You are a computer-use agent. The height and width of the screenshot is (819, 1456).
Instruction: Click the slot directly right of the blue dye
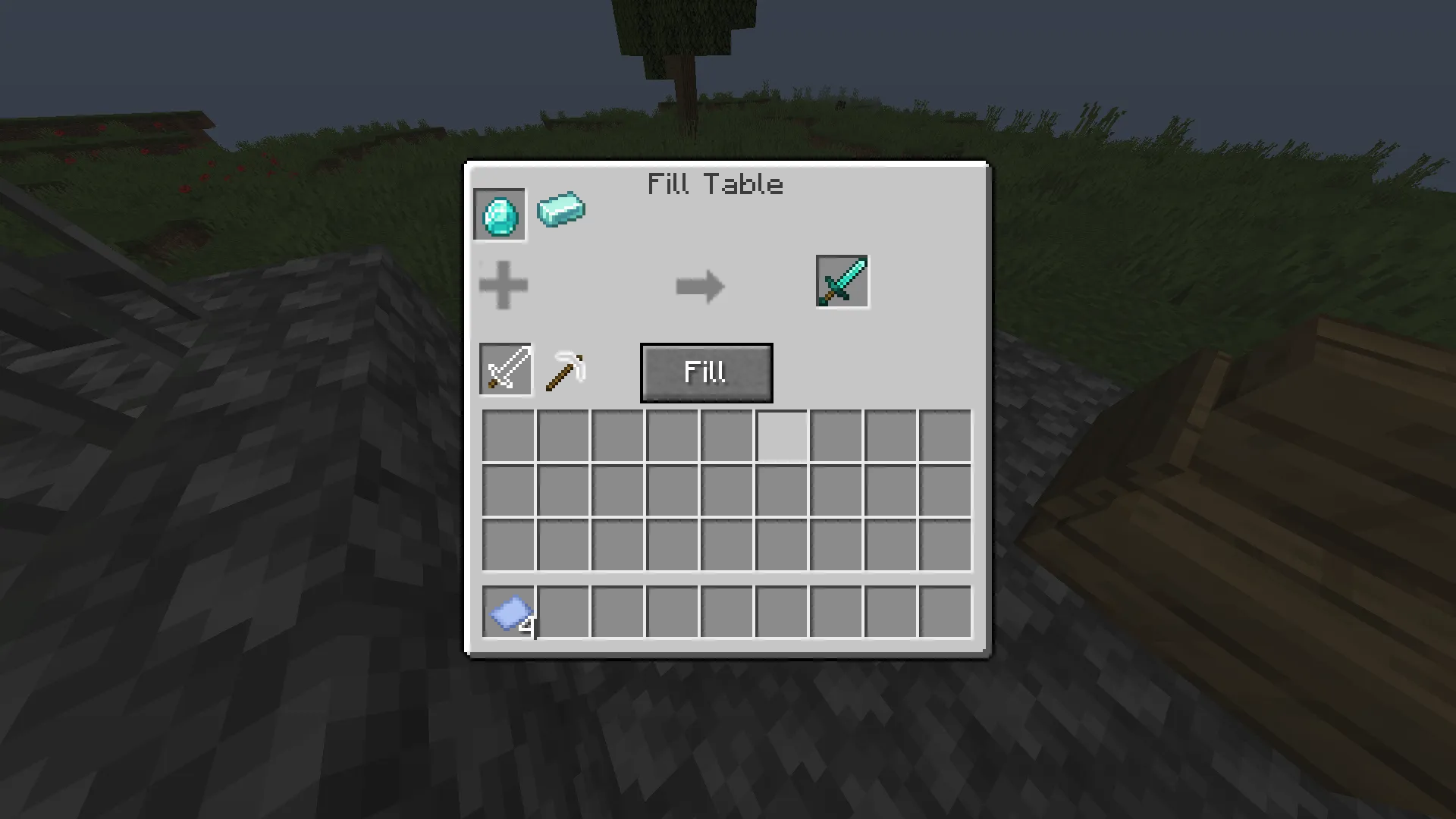[x=563, y=614]
